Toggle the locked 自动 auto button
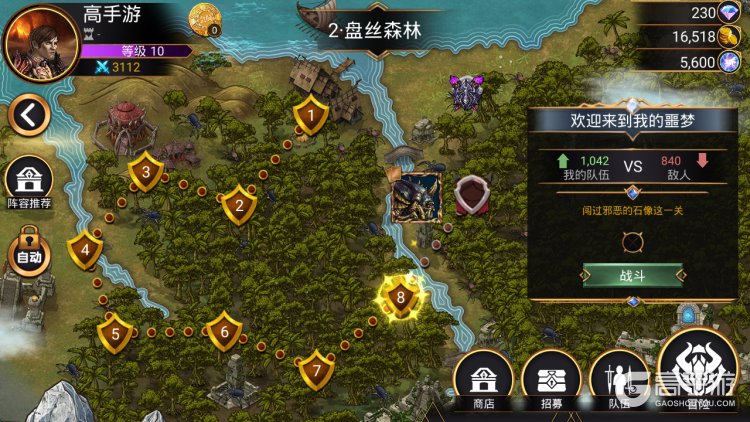The width and height of the screenshot is (750, 422). point(29,254)
